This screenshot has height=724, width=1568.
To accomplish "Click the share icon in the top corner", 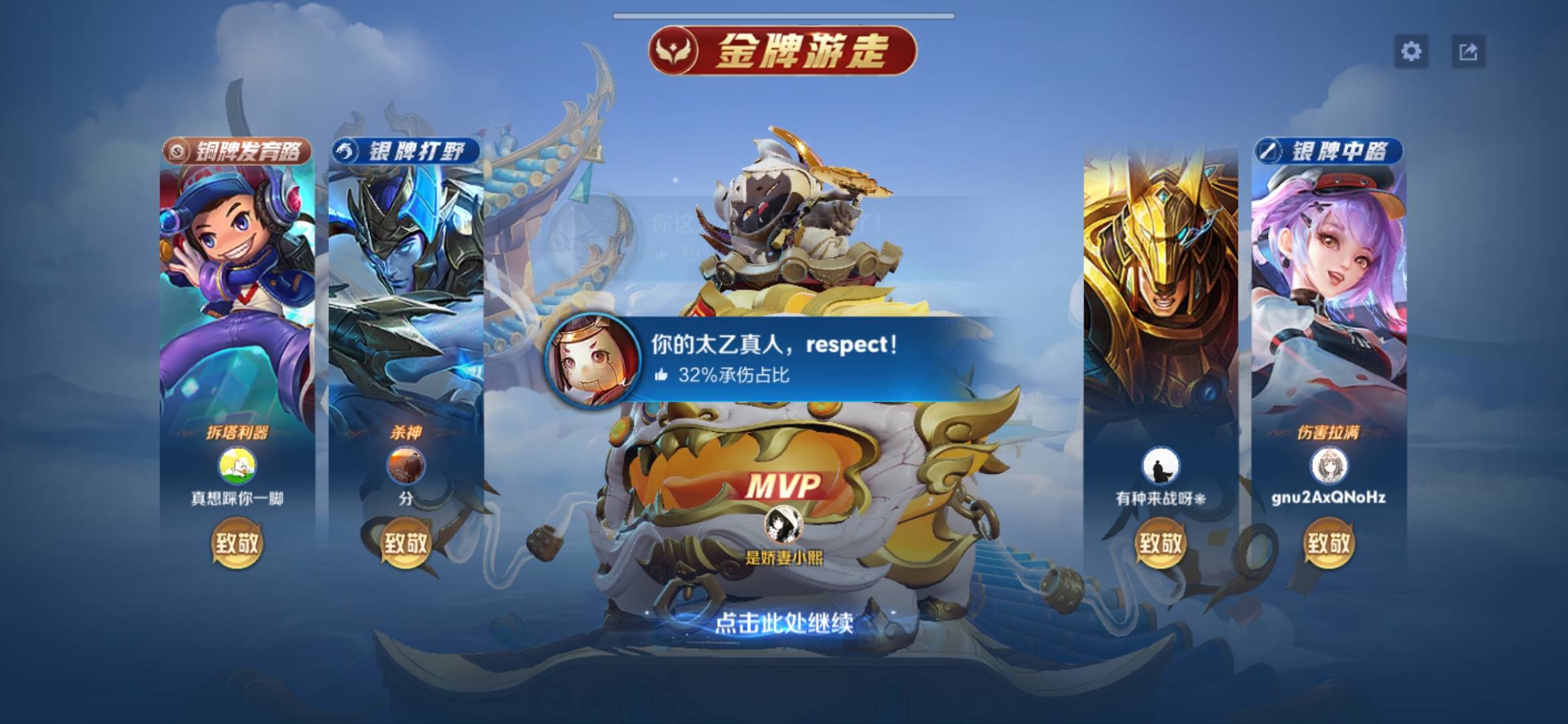I will [1467, 50].
